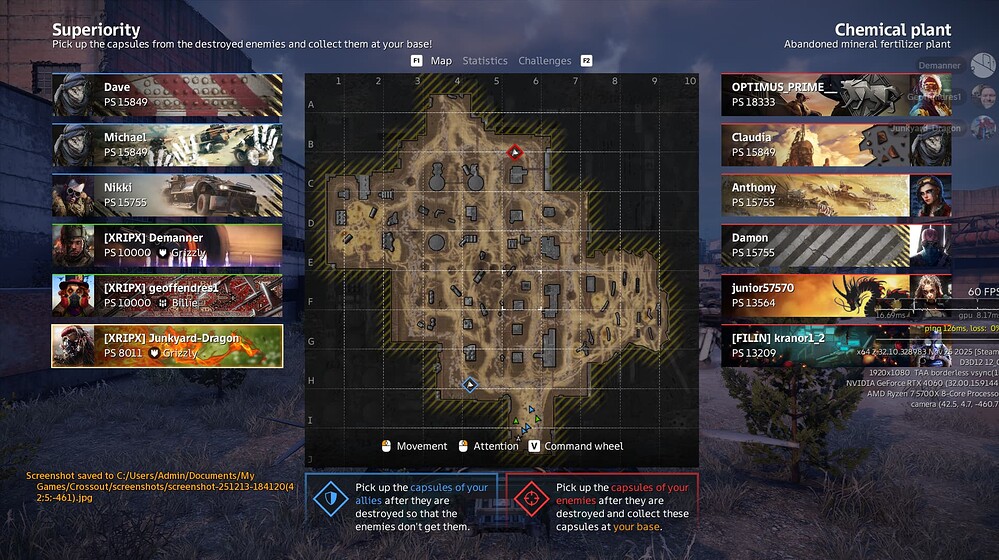Select the [FILIN] kranor1_2 player row
The image size is (999, 560).
836,346
